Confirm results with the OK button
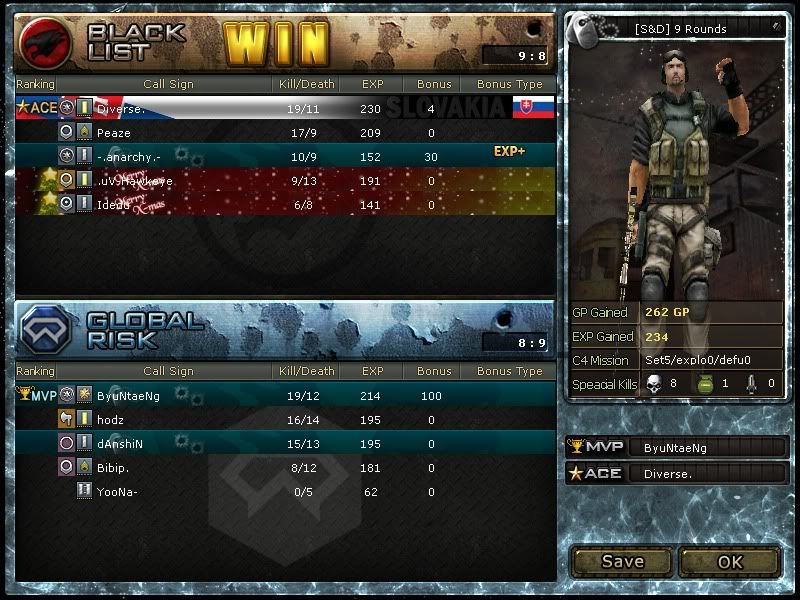 tap(730, 561)
